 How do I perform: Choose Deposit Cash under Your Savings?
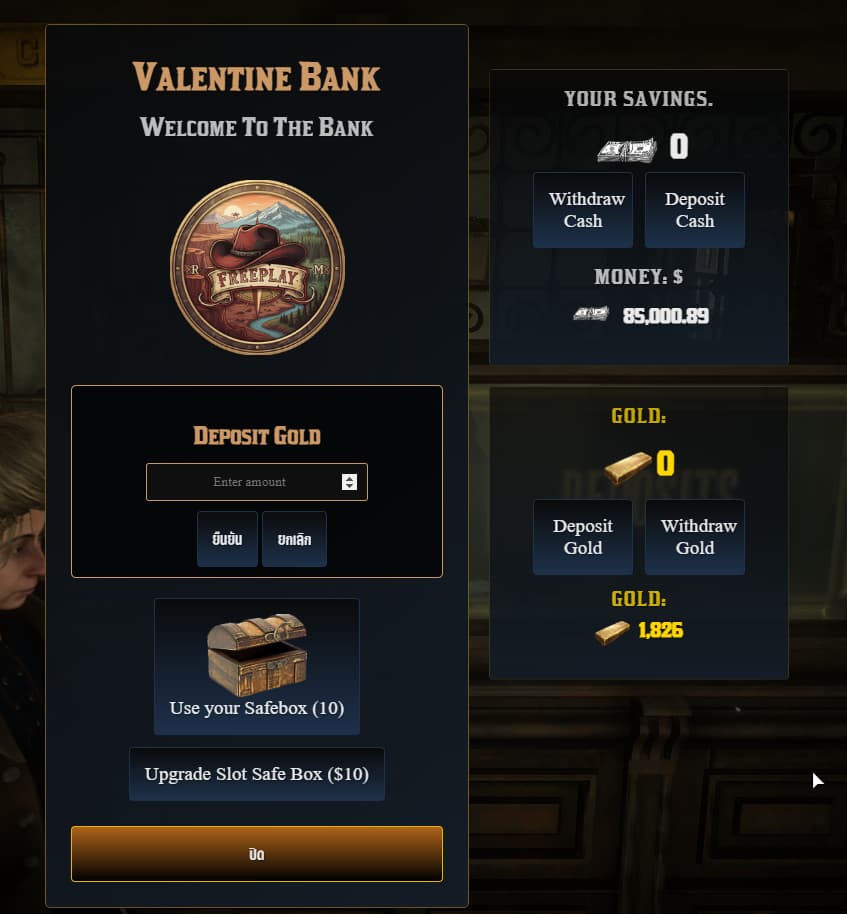click(x=695, y=210)
